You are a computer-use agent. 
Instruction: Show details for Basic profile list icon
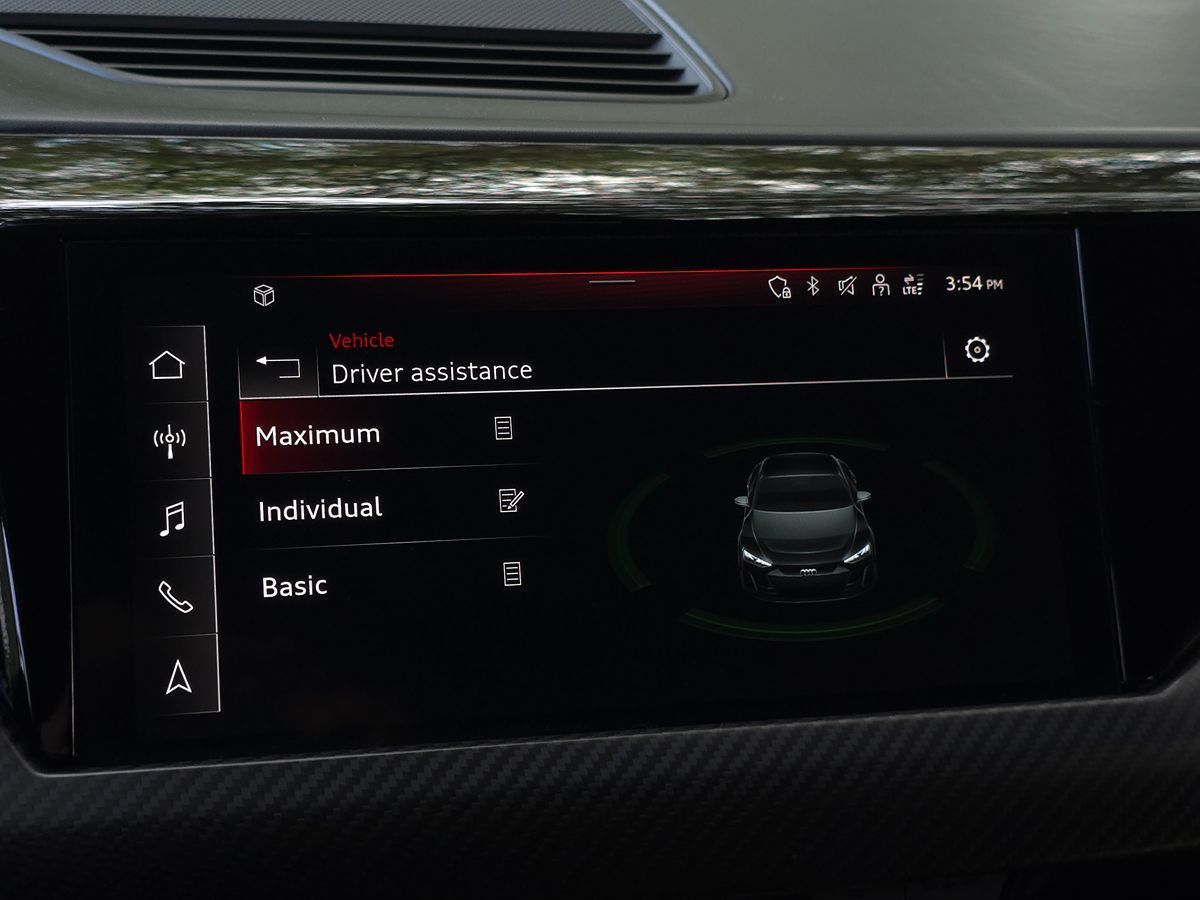pos(512,574)
